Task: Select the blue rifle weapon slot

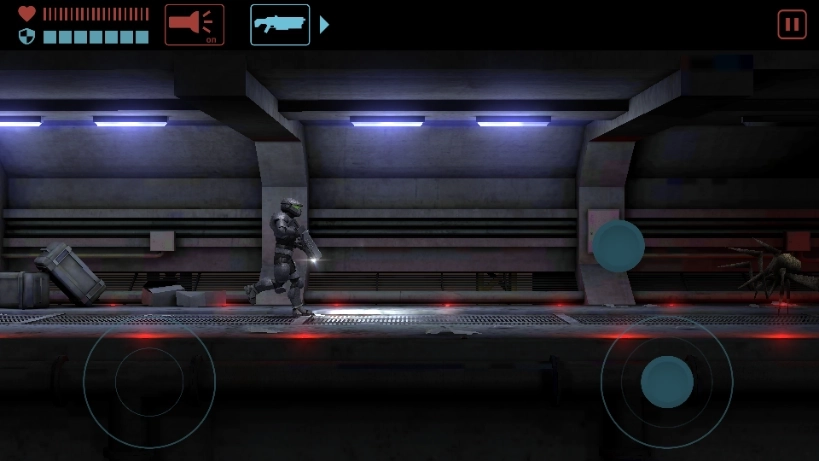Action: coord(280,25)
